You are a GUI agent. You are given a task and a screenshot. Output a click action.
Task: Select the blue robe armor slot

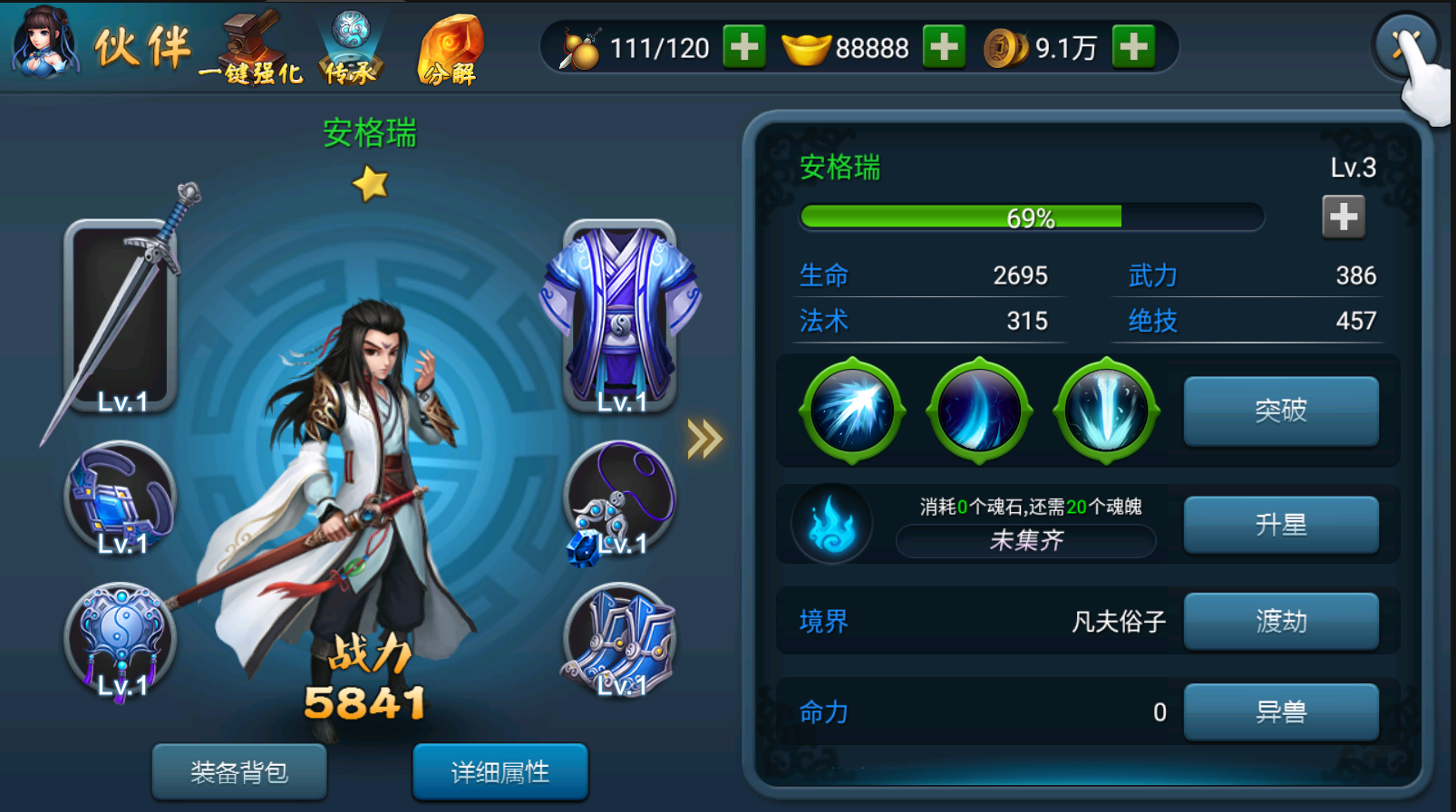(x=621, y=315)
